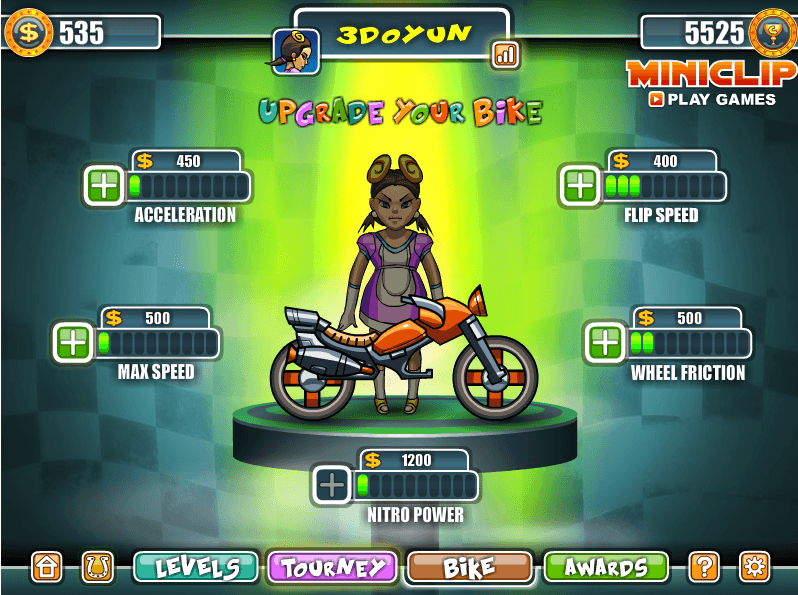Select the Bike tab
This screenshot has height=595, width=798.
tap(469, 567)
